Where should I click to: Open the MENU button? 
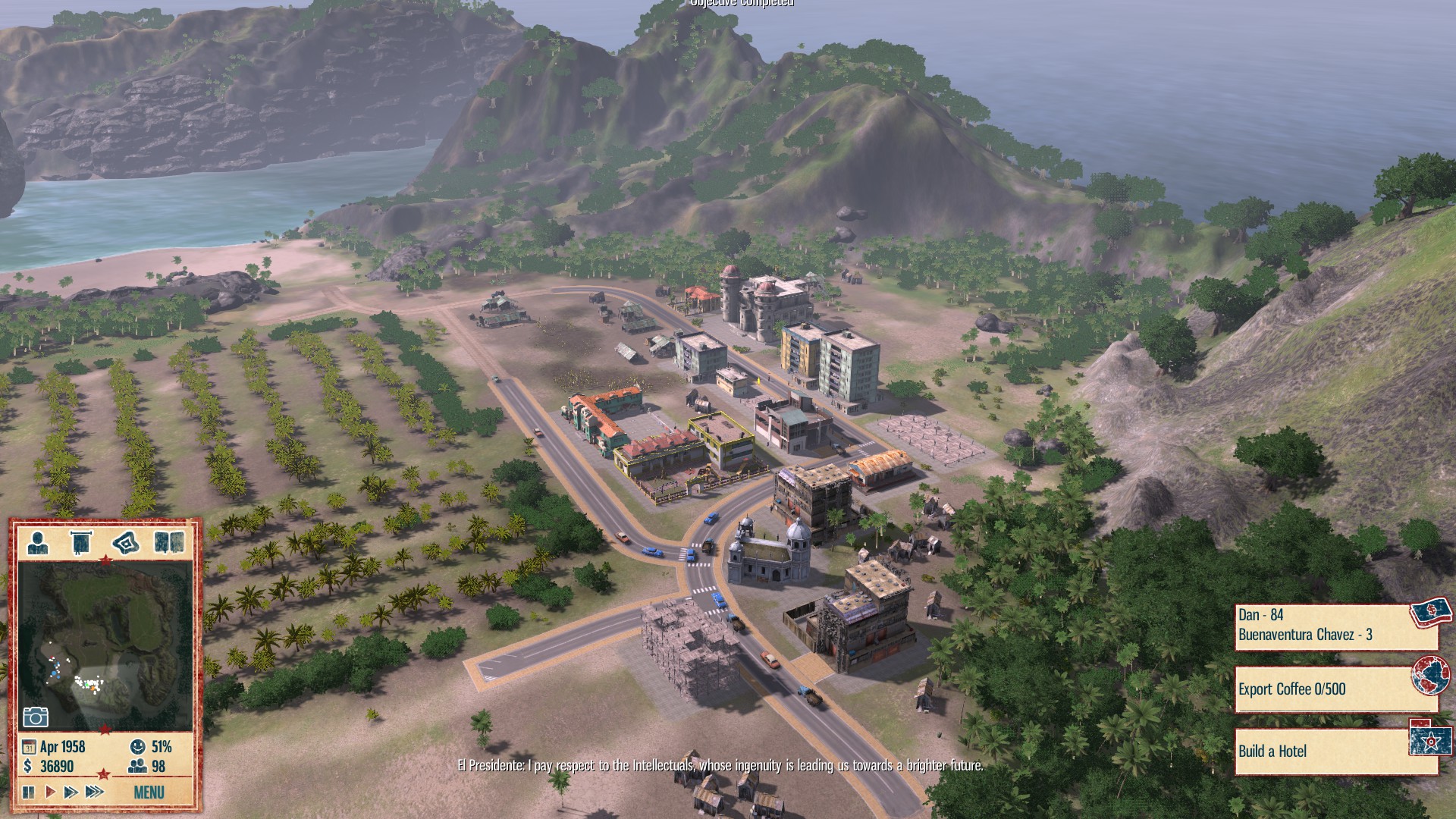149,792
